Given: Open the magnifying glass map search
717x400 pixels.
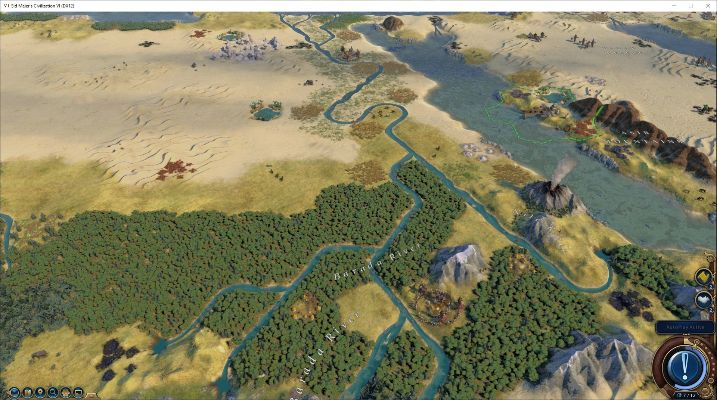Looking at the screenshot, I should pos(52,392).
